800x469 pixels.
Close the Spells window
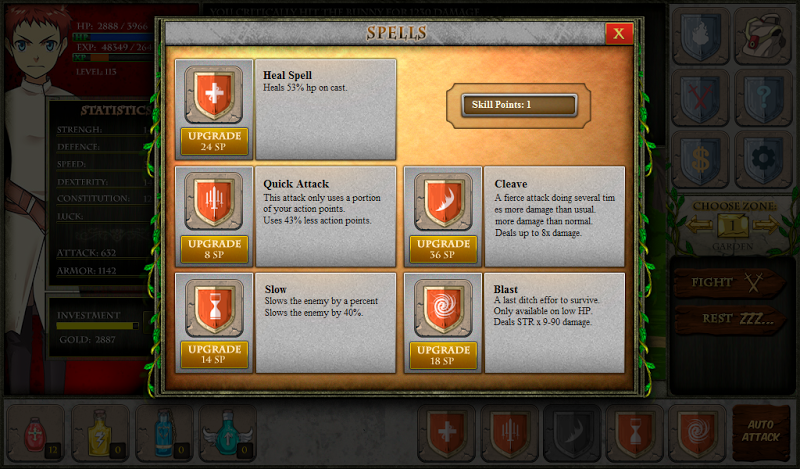click(x=618, y=33)
